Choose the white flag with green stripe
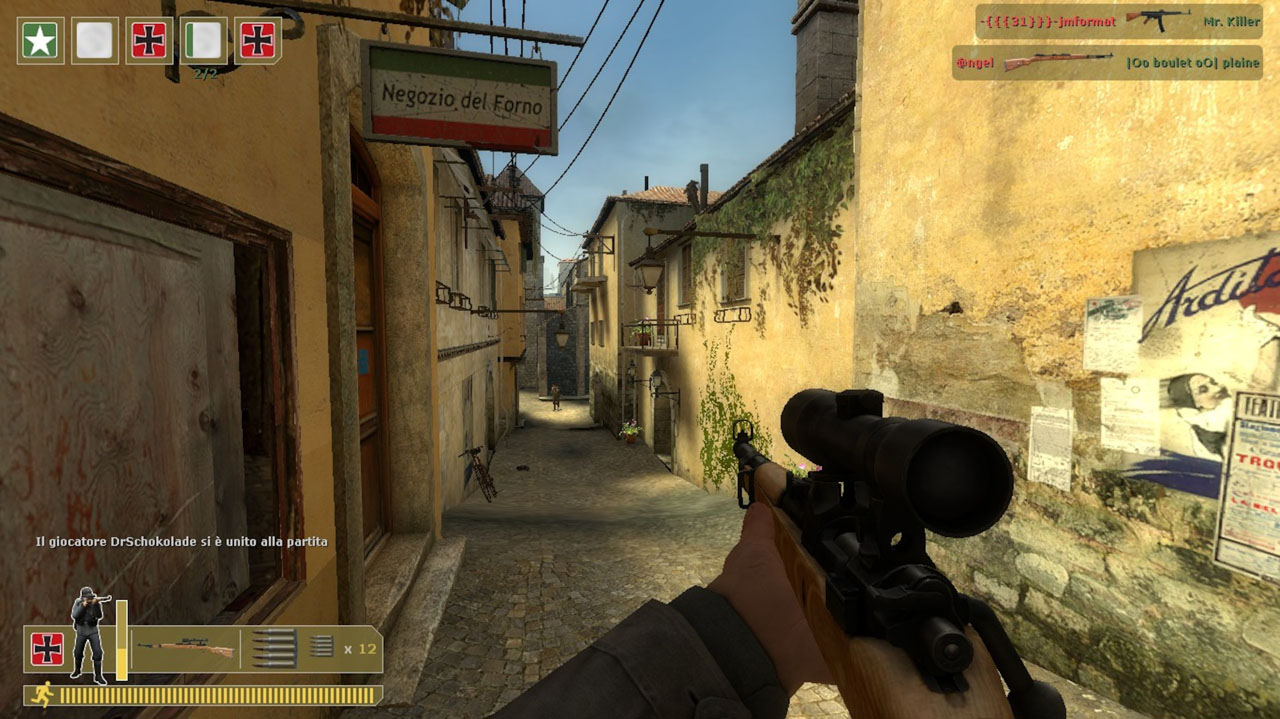 (x=204, y=41)
